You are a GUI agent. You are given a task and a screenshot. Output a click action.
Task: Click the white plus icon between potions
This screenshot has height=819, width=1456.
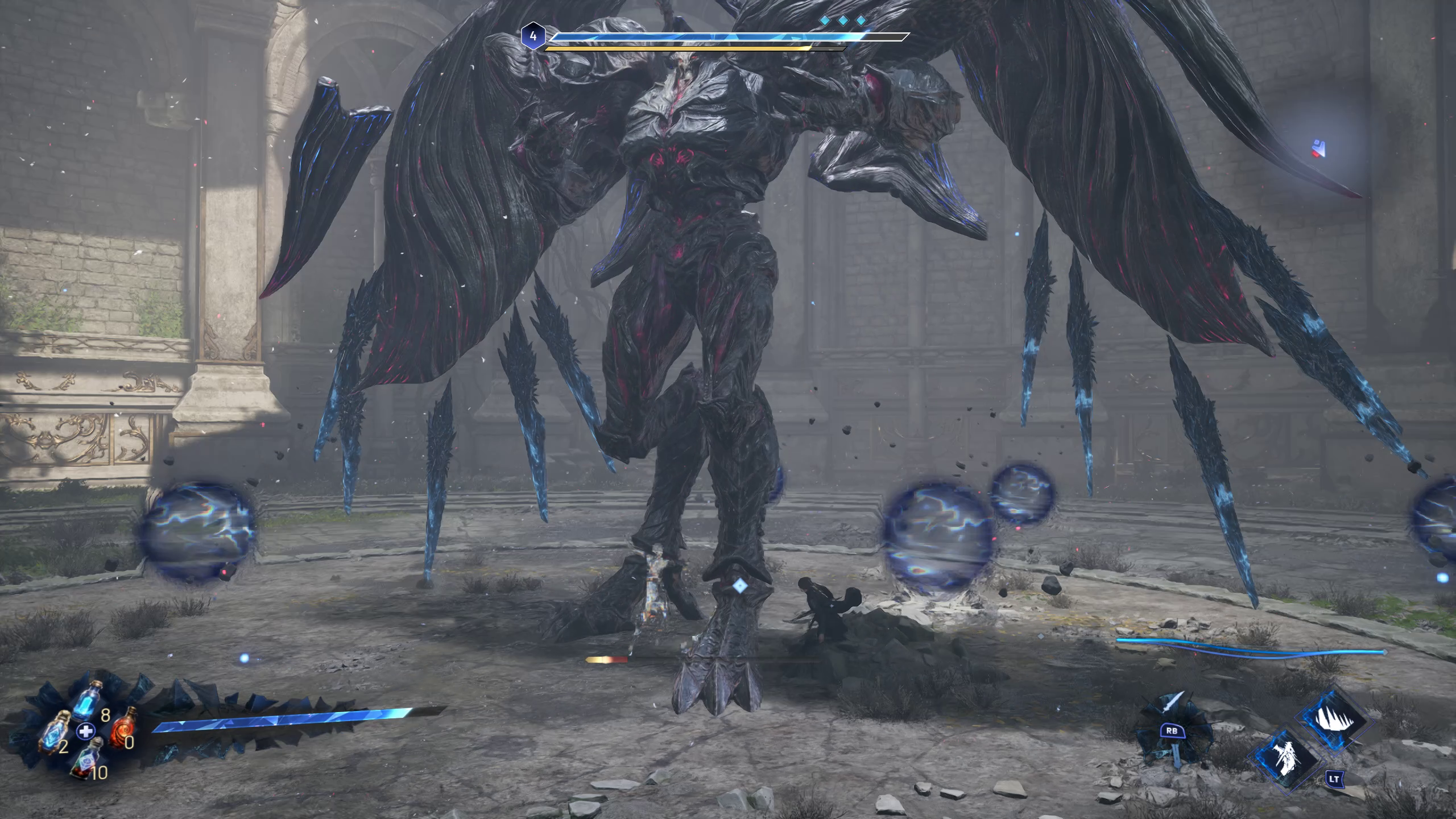click(x=85, y=731)
